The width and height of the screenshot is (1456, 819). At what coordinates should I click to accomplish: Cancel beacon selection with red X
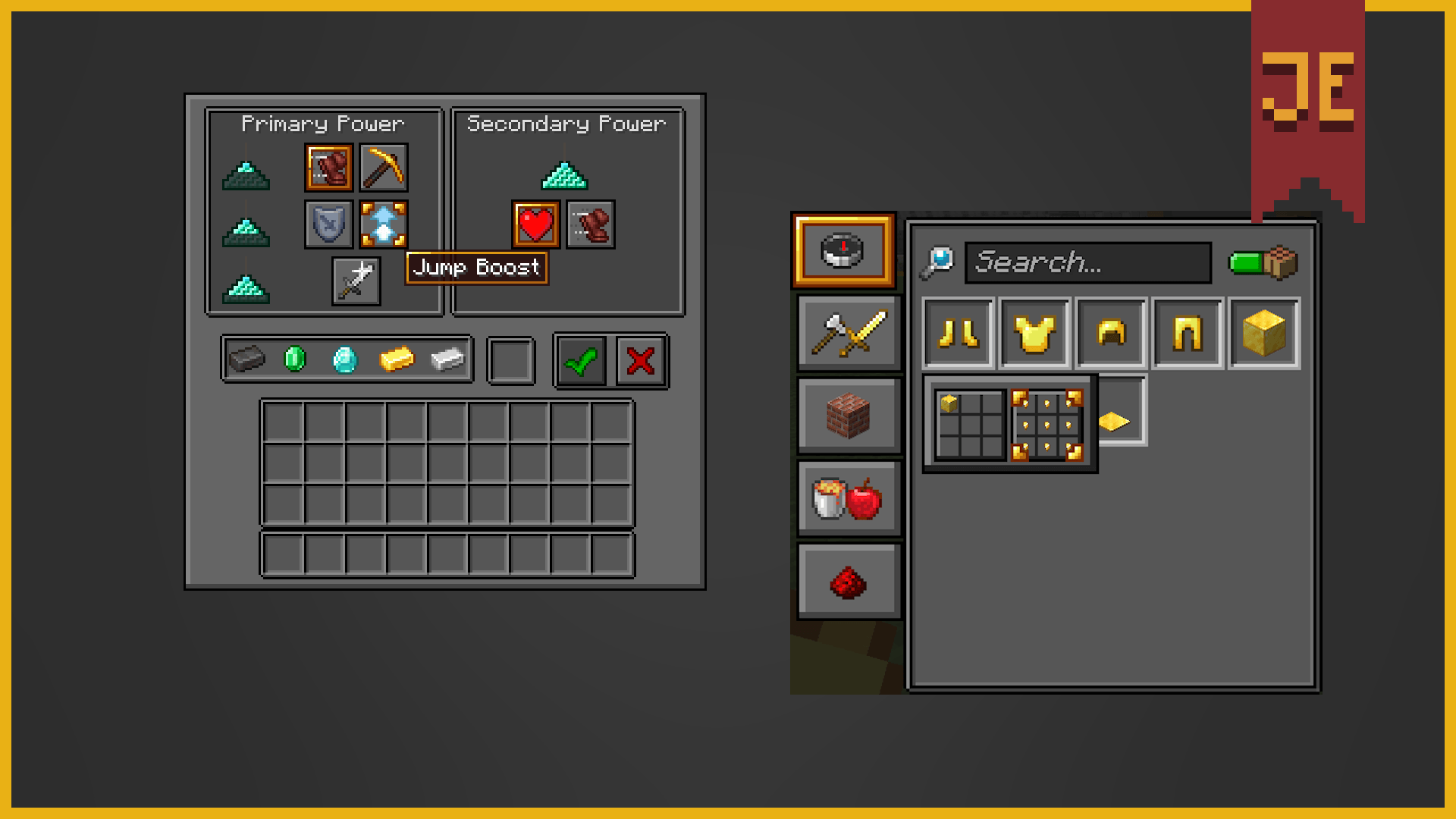pyautogui.click(x=639, y=362)
